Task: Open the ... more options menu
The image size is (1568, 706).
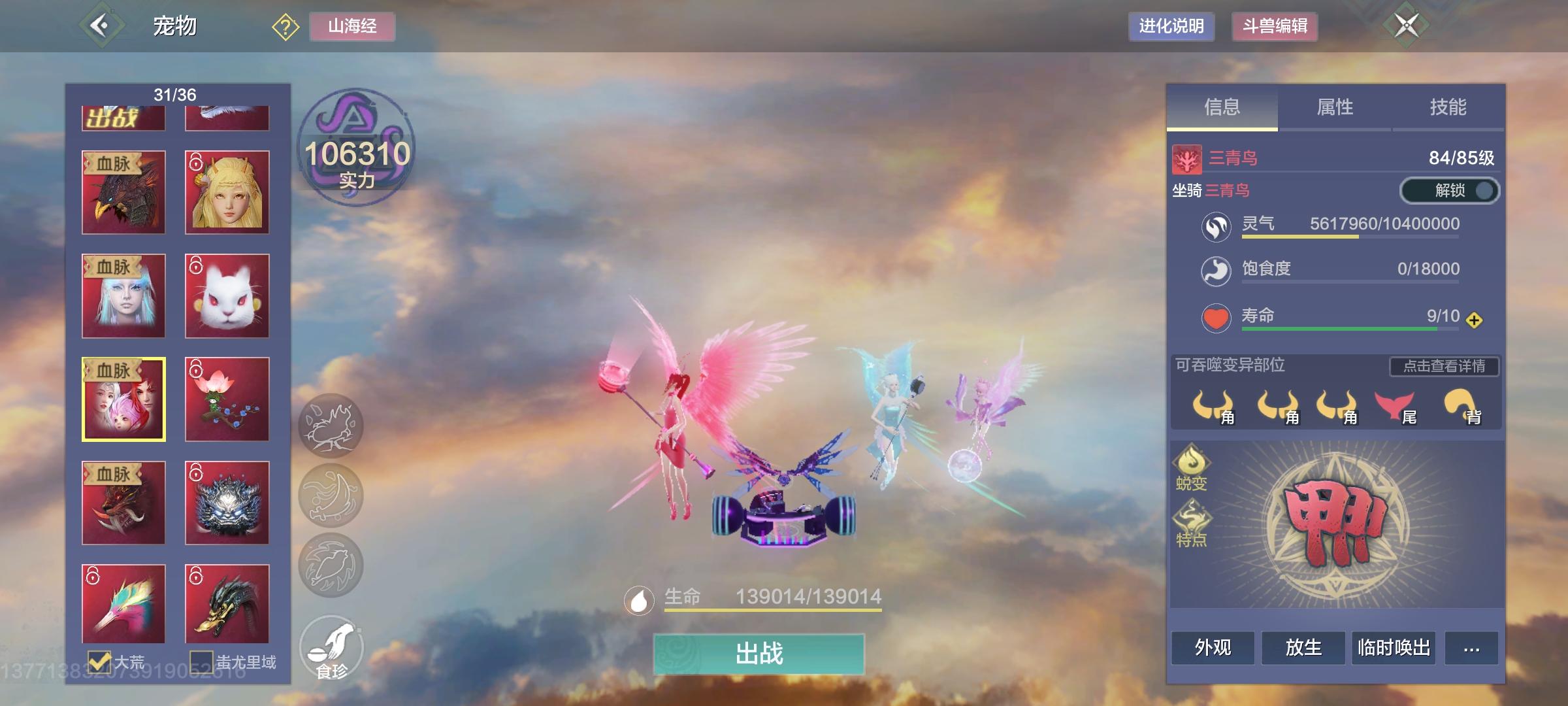Action: (1472, 648)
